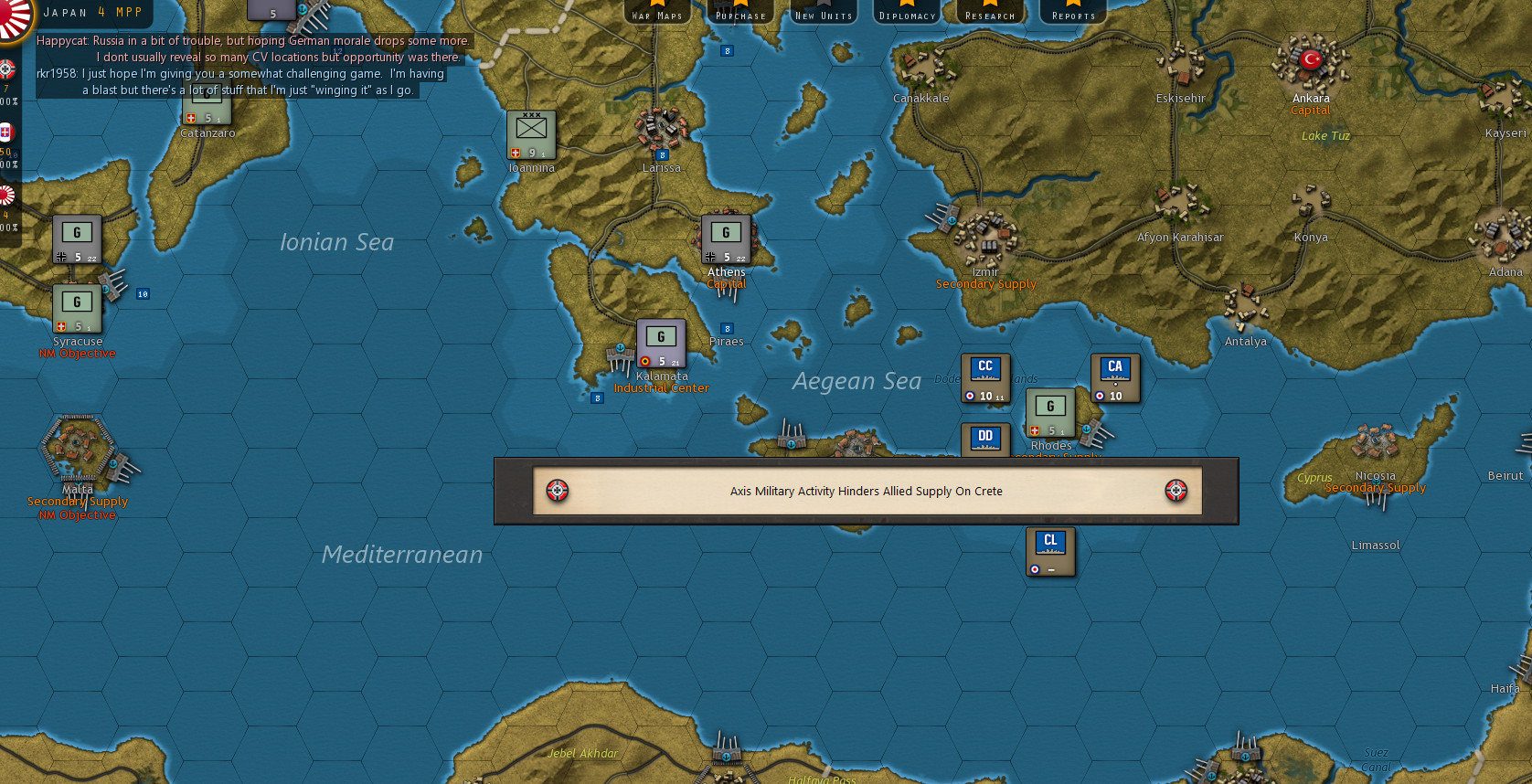Open the Research screen
Viewport: 1532px width, 784px height.
[990, 13]
